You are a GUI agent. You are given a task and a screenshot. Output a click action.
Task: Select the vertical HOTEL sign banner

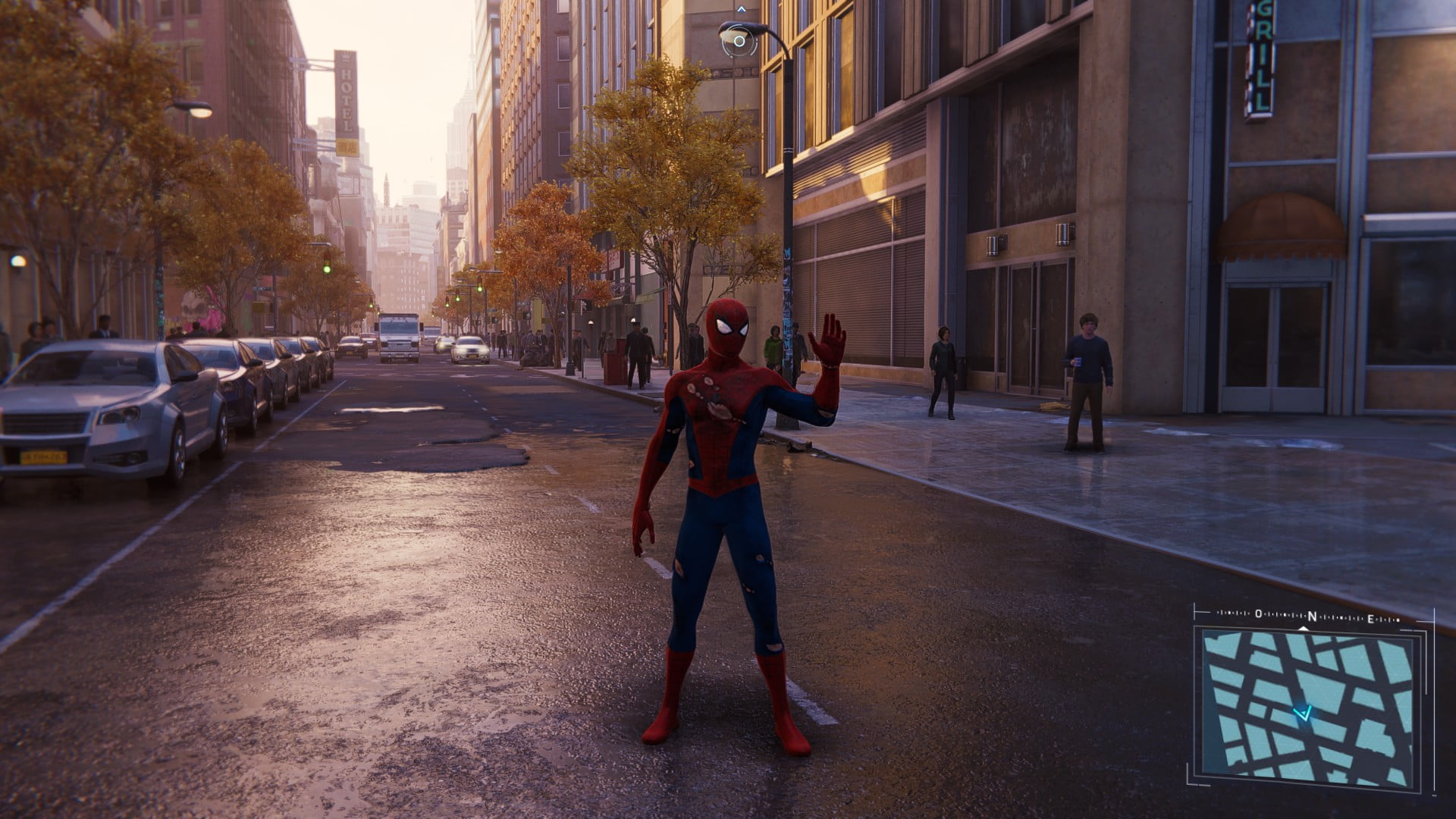(345, 99)
